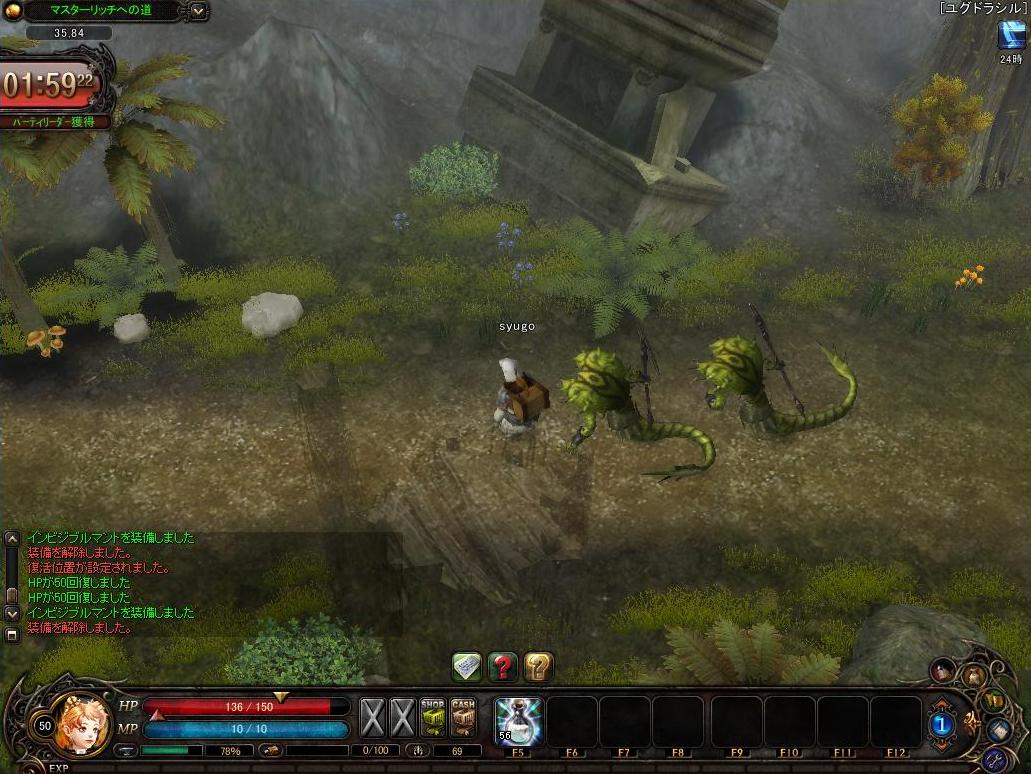The height and width of the screenshot is (774, 1031).
Task: Open the bag icon in corner menu
Action: tap(973, 677)
